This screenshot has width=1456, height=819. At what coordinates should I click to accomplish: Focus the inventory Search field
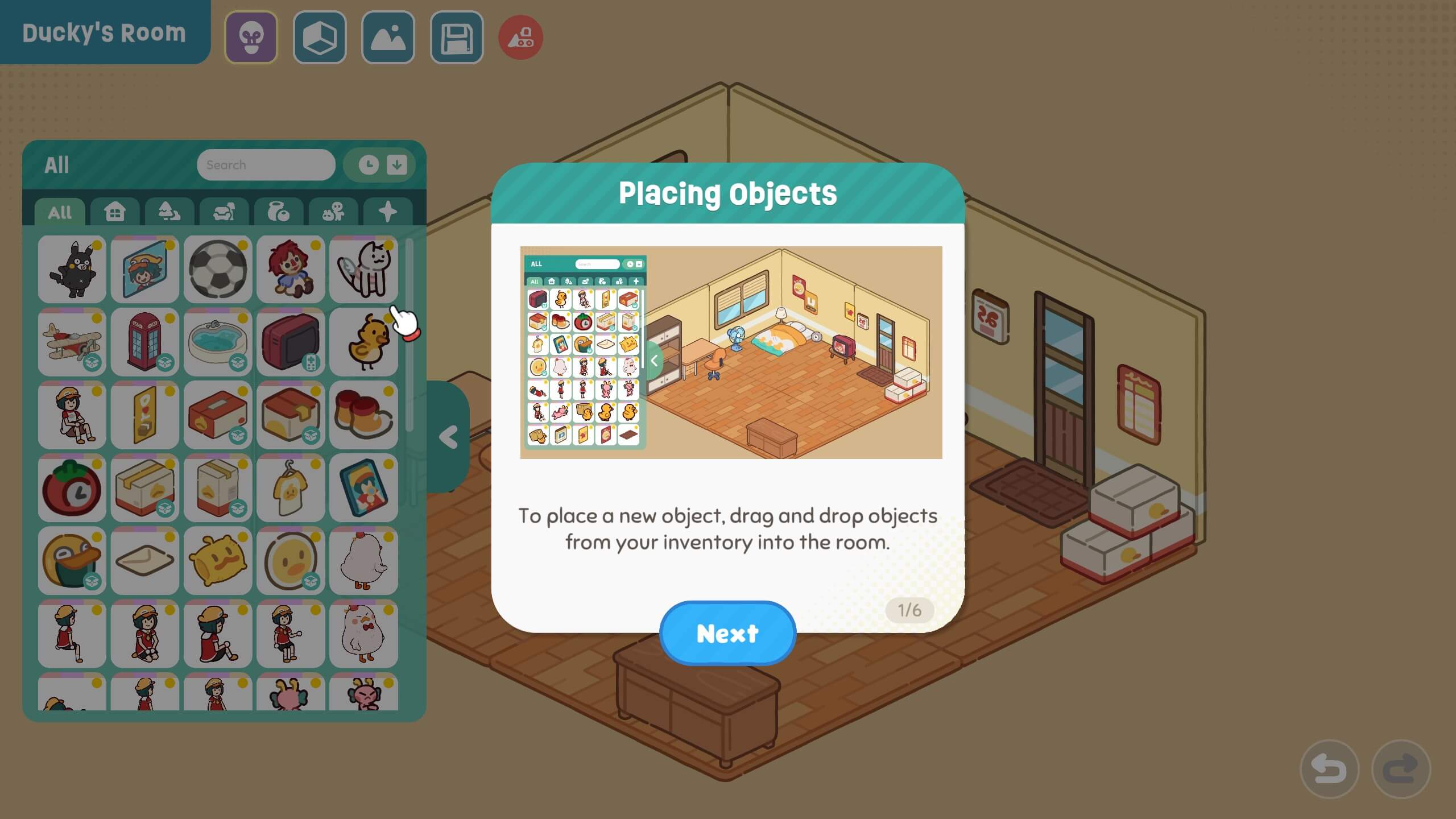(266, 165)
